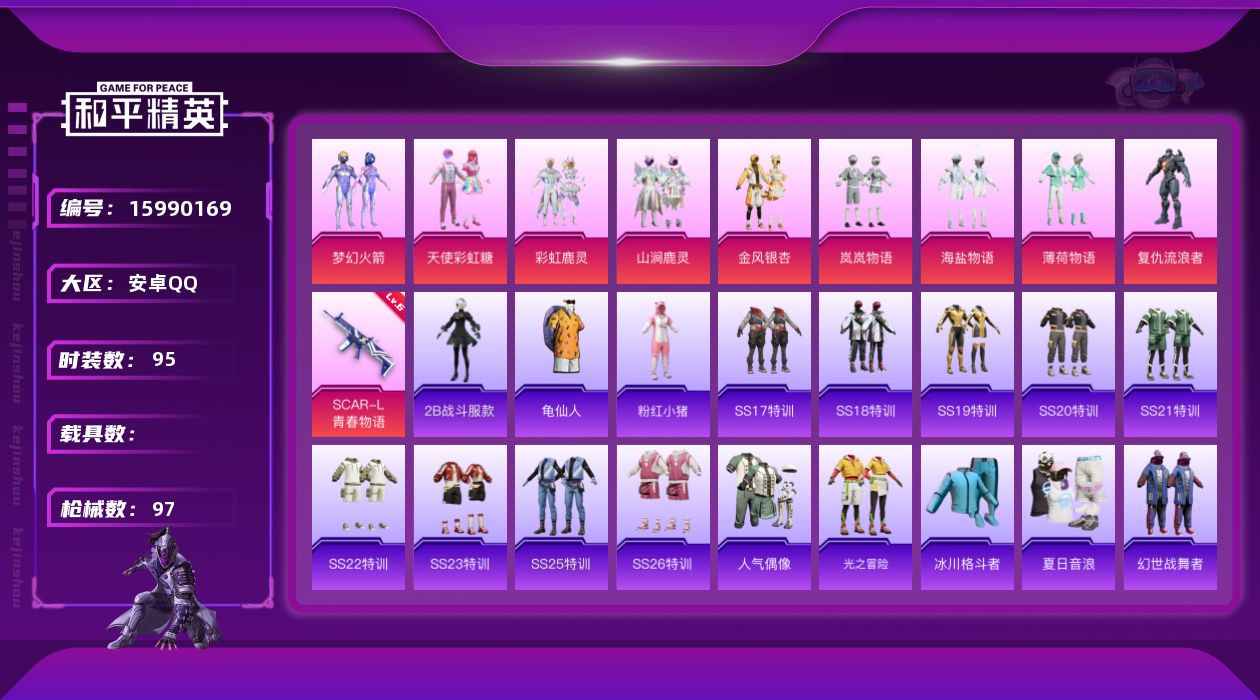Select the SCAR-L 青春物语 weapon skin

click(x=358, y=364)
